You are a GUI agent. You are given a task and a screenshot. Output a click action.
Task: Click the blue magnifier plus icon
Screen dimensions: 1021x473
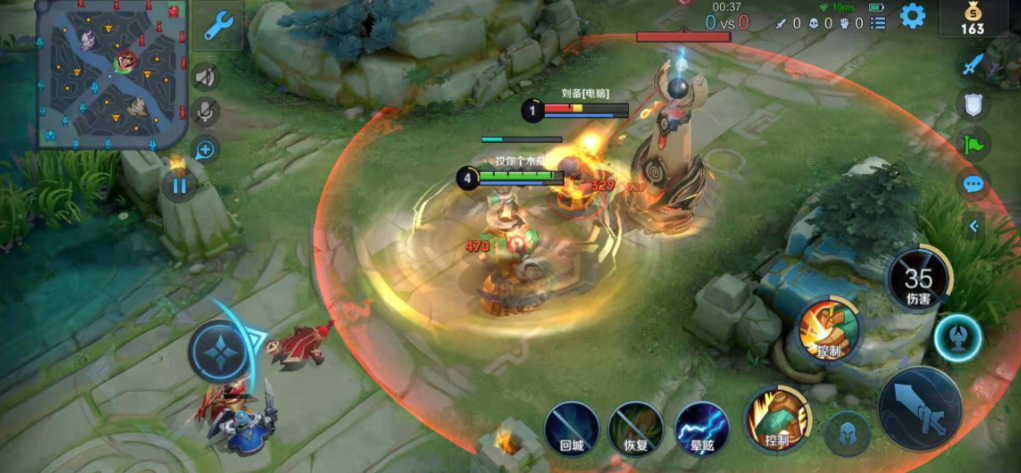[206, 150]
